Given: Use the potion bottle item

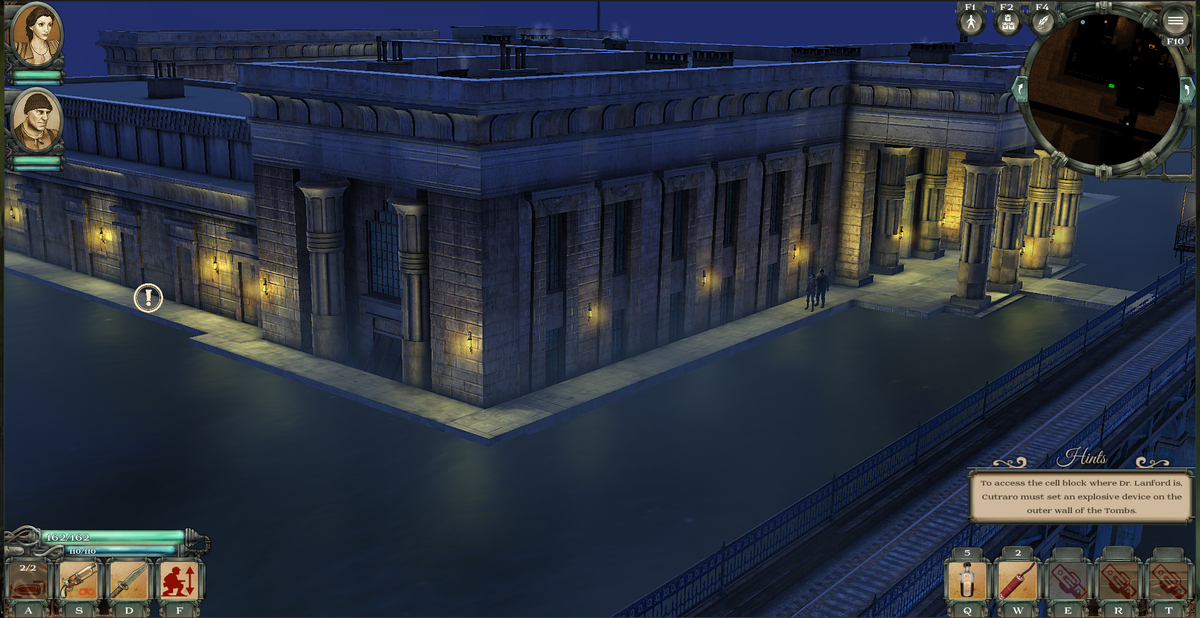Looking at the screenshot, I should [967, 580].
